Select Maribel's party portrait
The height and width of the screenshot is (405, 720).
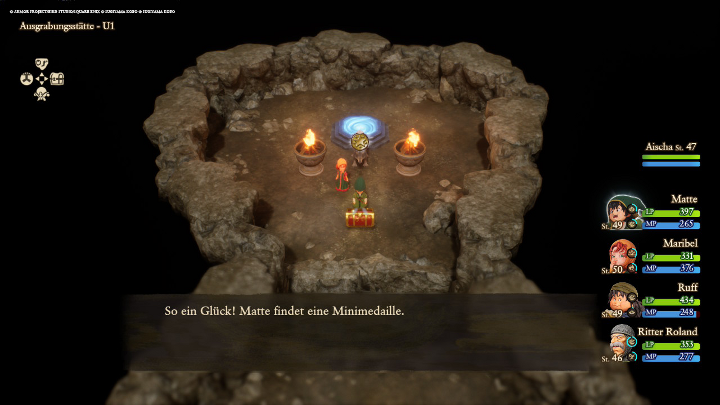[620, 254]
